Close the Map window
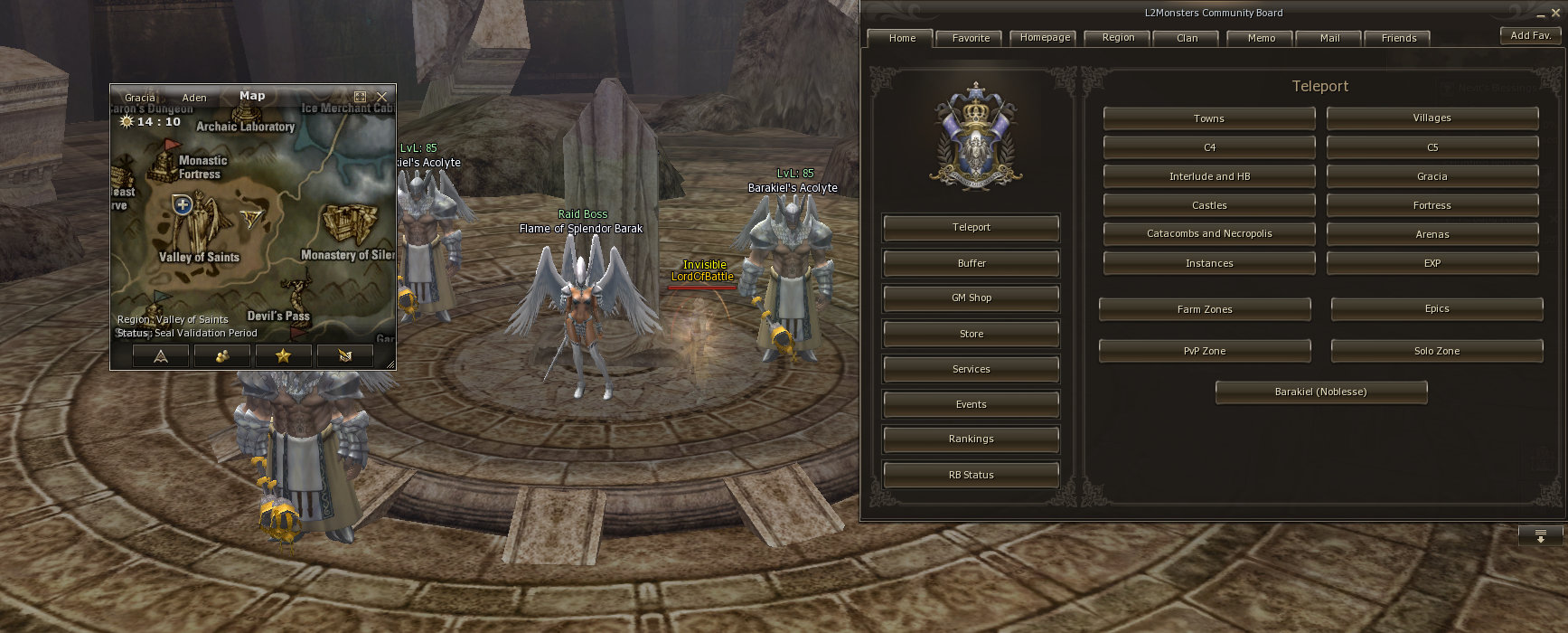1568x633 pixels. pos(381,97)
